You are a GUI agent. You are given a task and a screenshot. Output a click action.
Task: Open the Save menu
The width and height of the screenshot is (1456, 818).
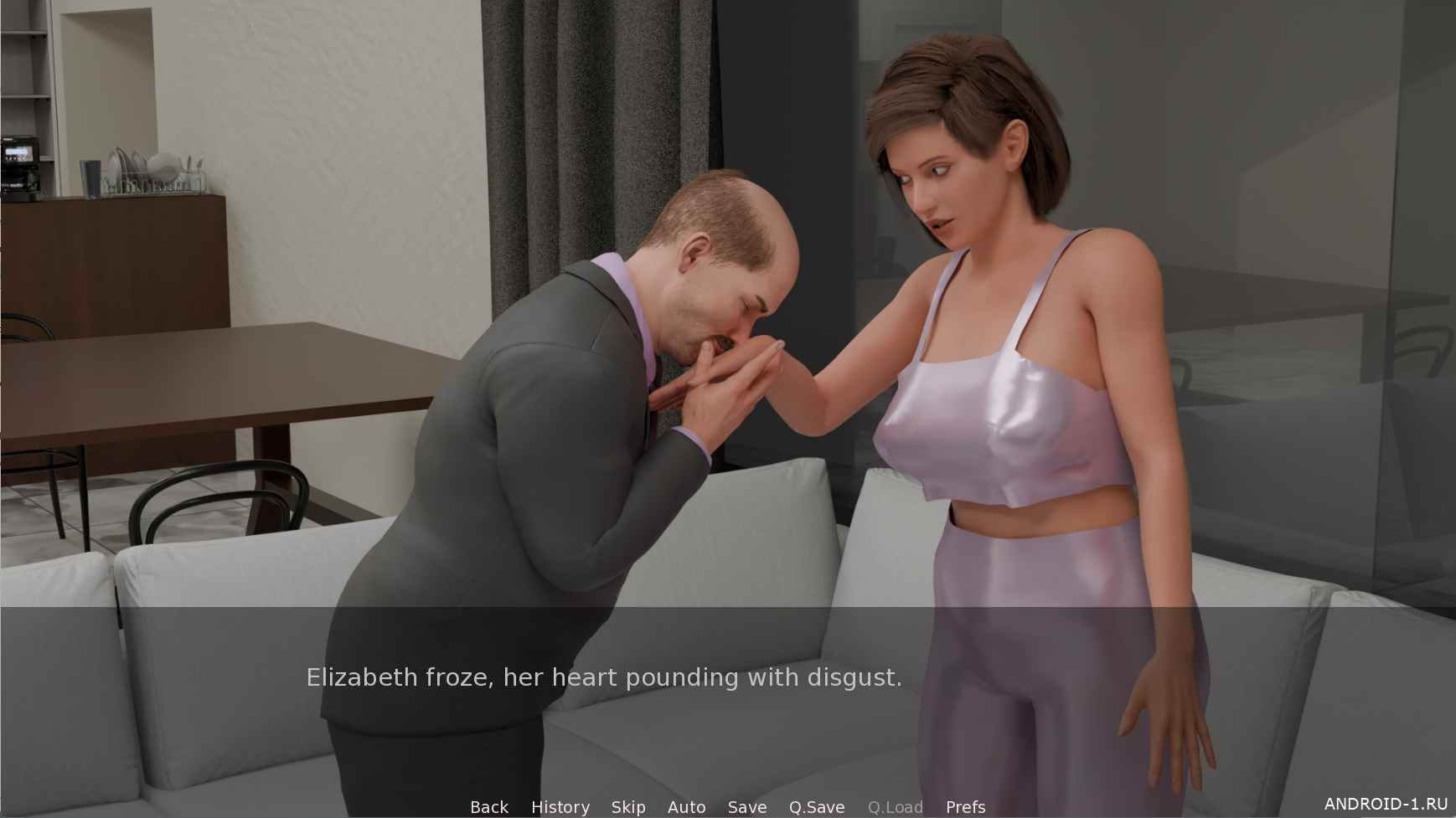coord(747,807)
